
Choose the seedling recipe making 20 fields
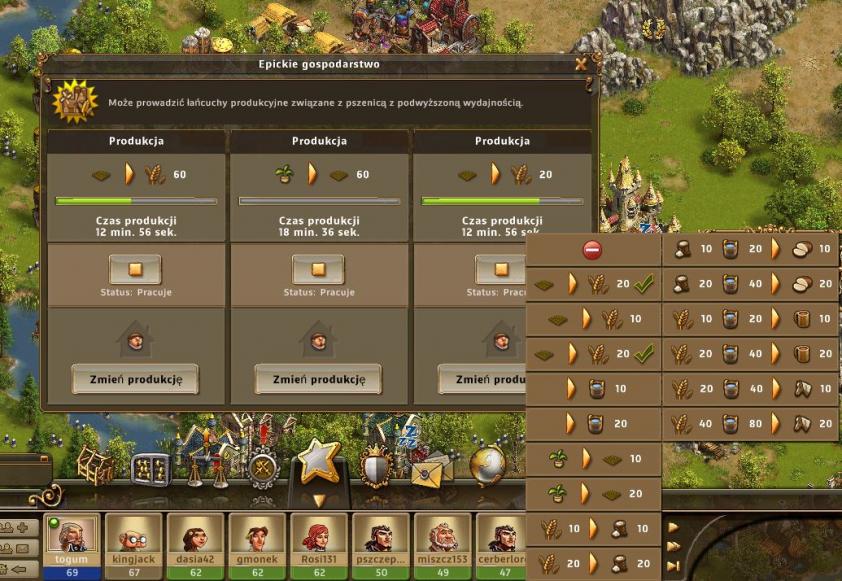click(x=593, y=494)
